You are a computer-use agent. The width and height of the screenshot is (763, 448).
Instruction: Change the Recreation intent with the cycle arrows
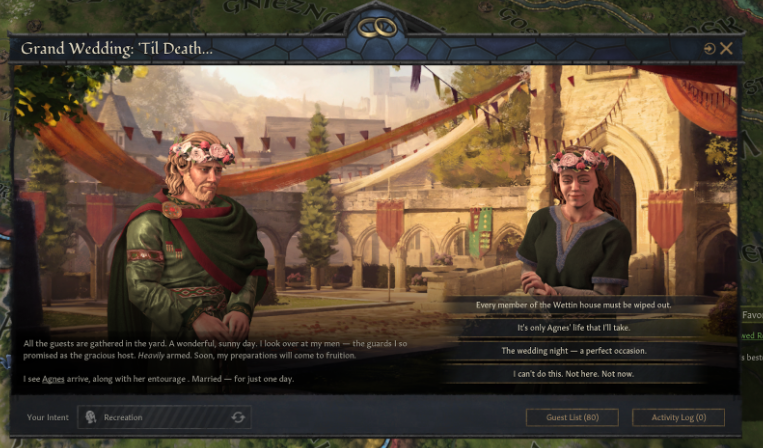coord(238,417)
